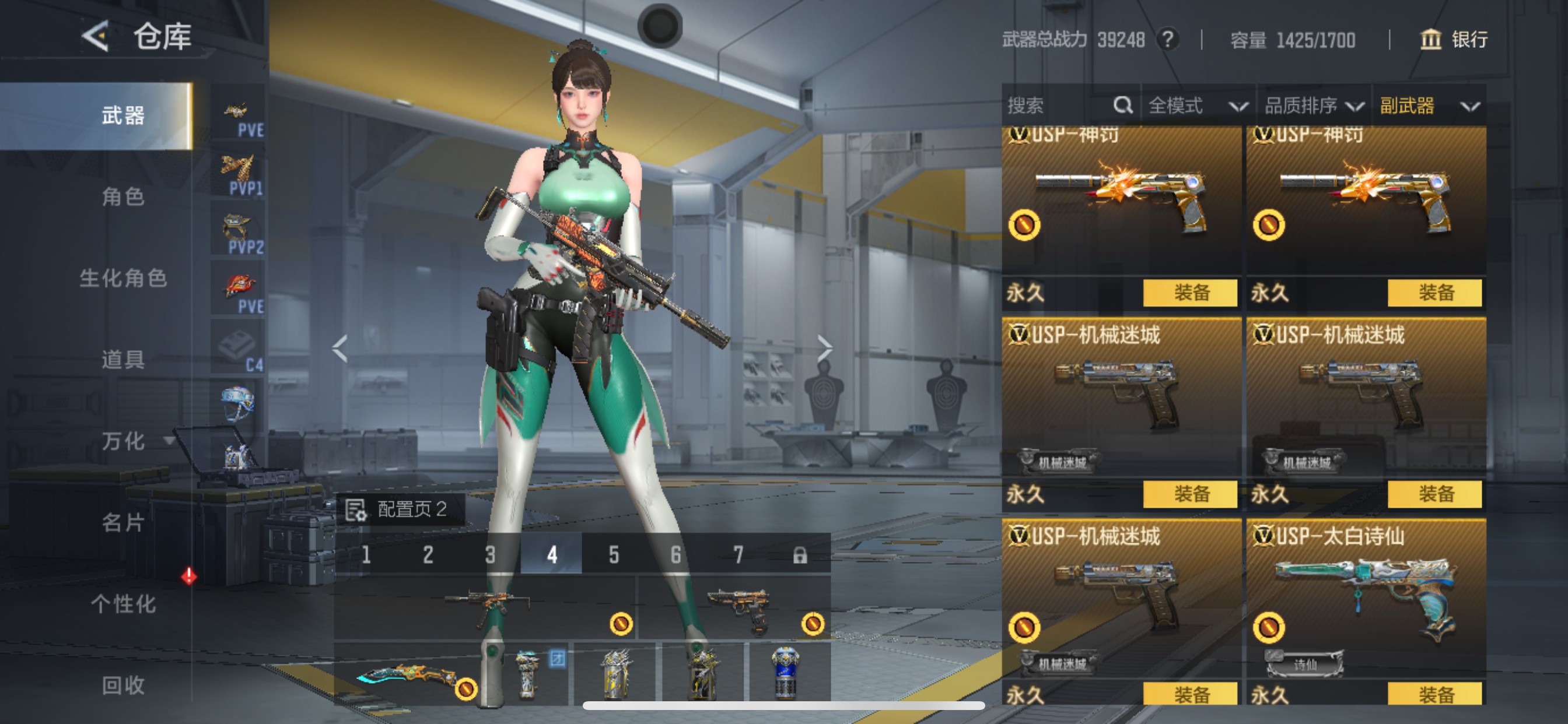Screen dimensions: 1568x724
Task: Go back using the arrow beside 仓库
Action: click(96, 37)
